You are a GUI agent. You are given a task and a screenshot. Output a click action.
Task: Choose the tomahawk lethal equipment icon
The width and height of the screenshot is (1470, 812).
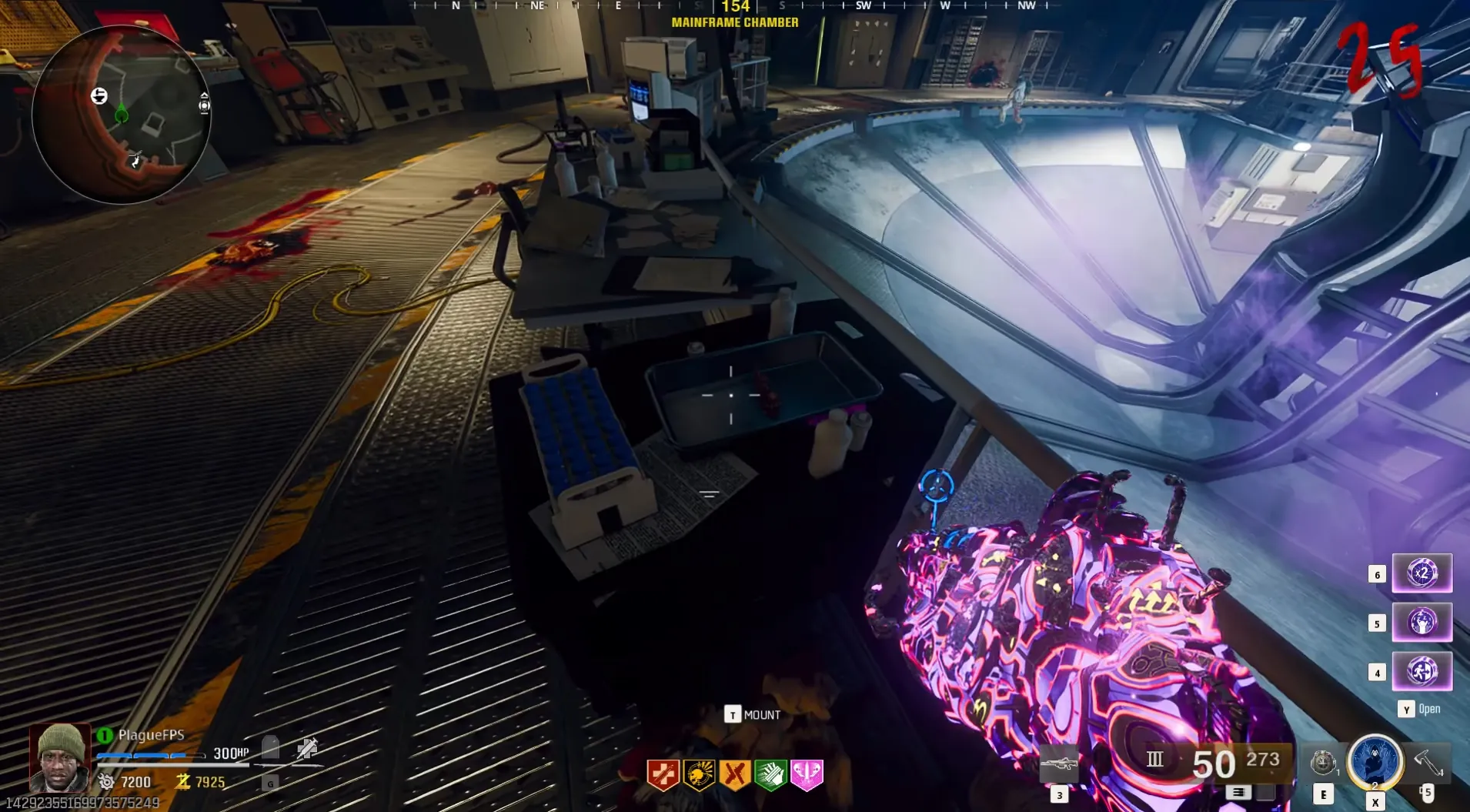(x=1427, y=762)
